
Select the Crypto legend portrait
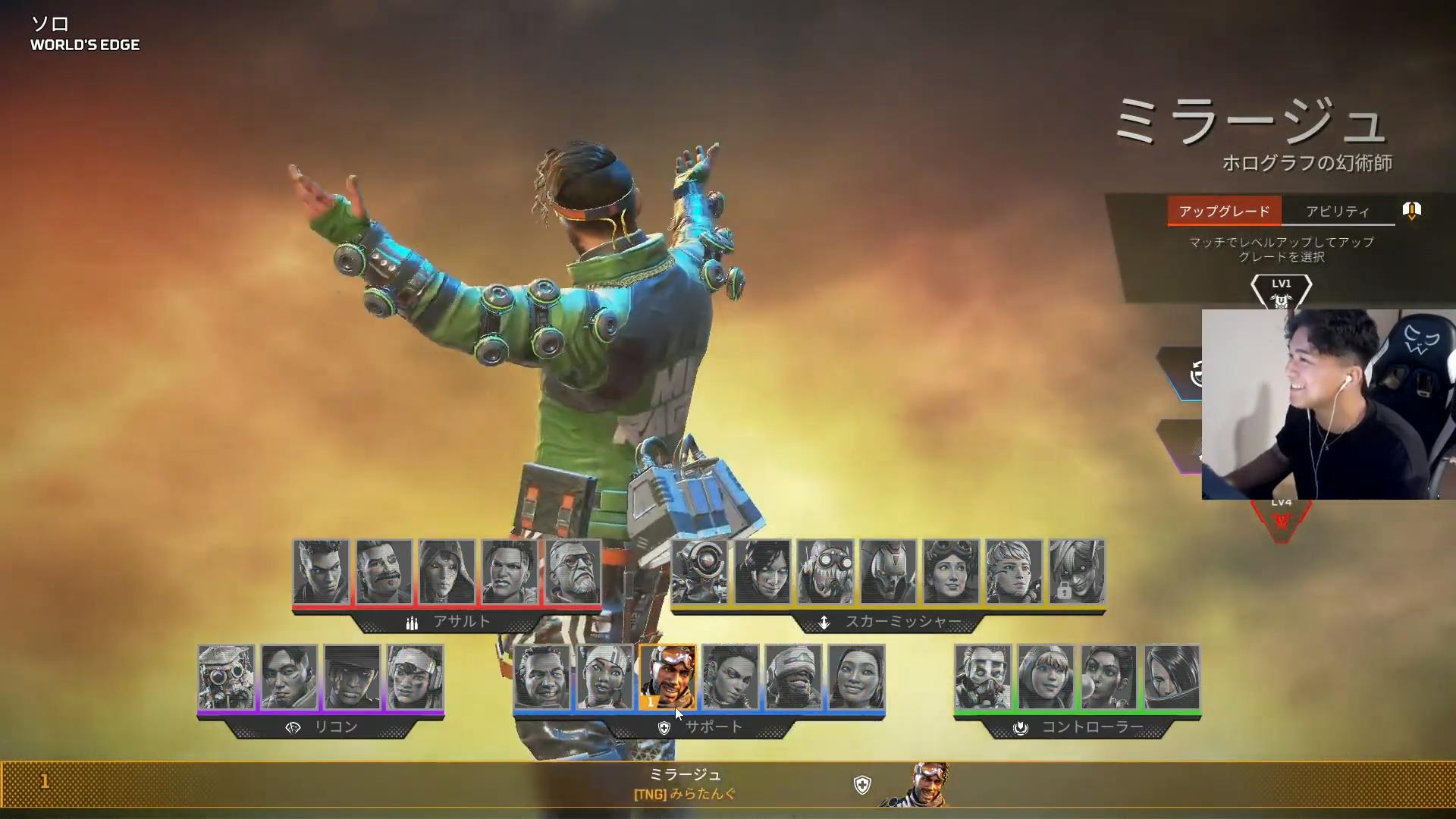[289, 677]
